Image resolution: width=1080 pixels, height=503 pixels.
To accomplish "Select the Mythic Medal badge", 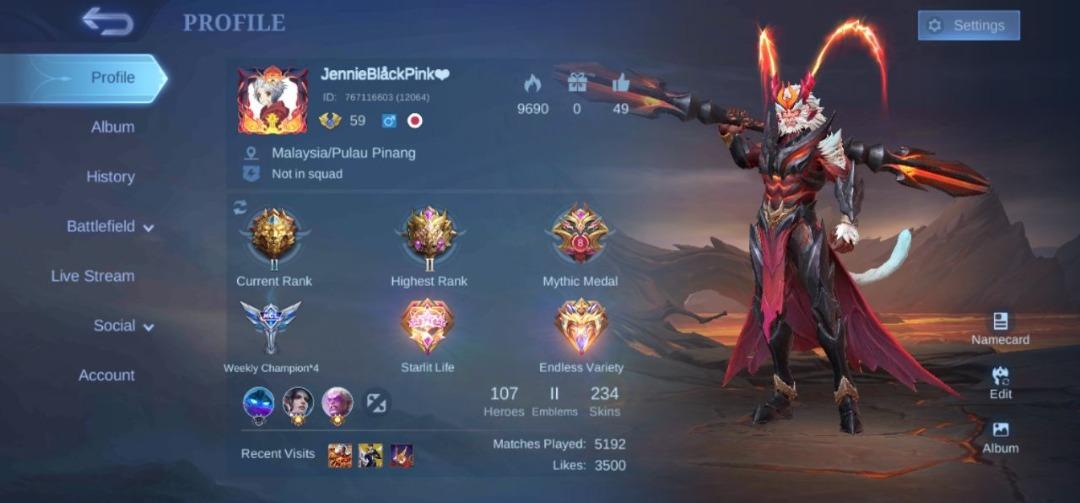I will (580, 235).
